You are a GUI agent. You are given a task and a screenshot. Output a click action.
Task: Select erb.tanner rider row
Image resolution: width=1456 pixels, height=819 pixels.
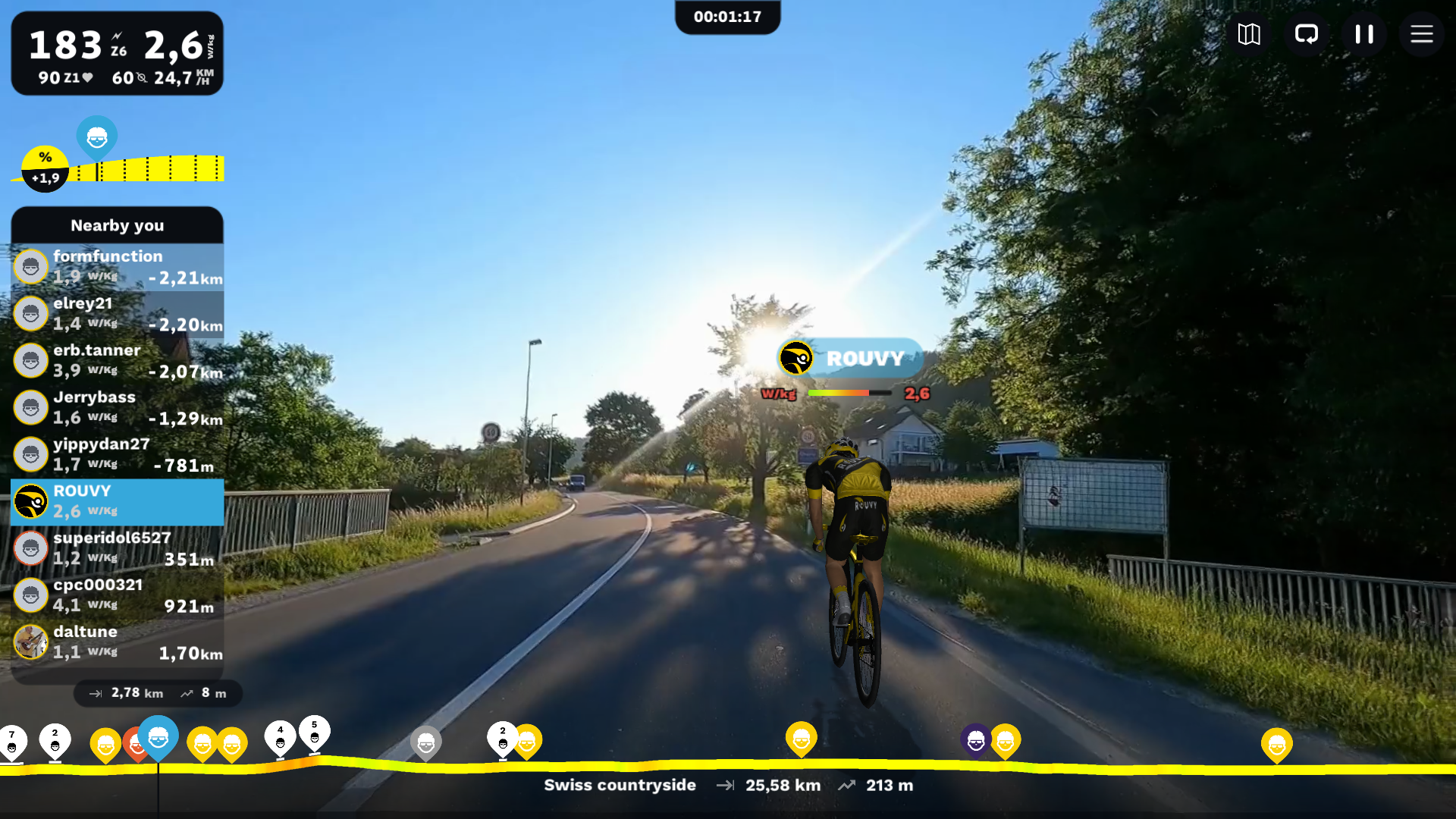(118, 361)
